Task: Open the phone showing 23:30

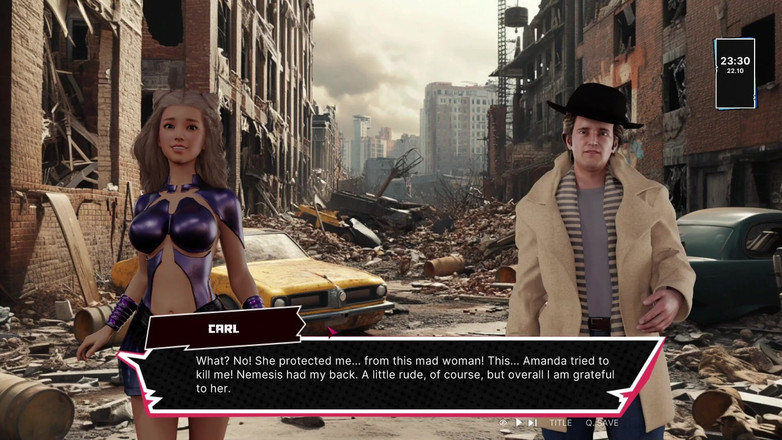Action: (735, 72)
